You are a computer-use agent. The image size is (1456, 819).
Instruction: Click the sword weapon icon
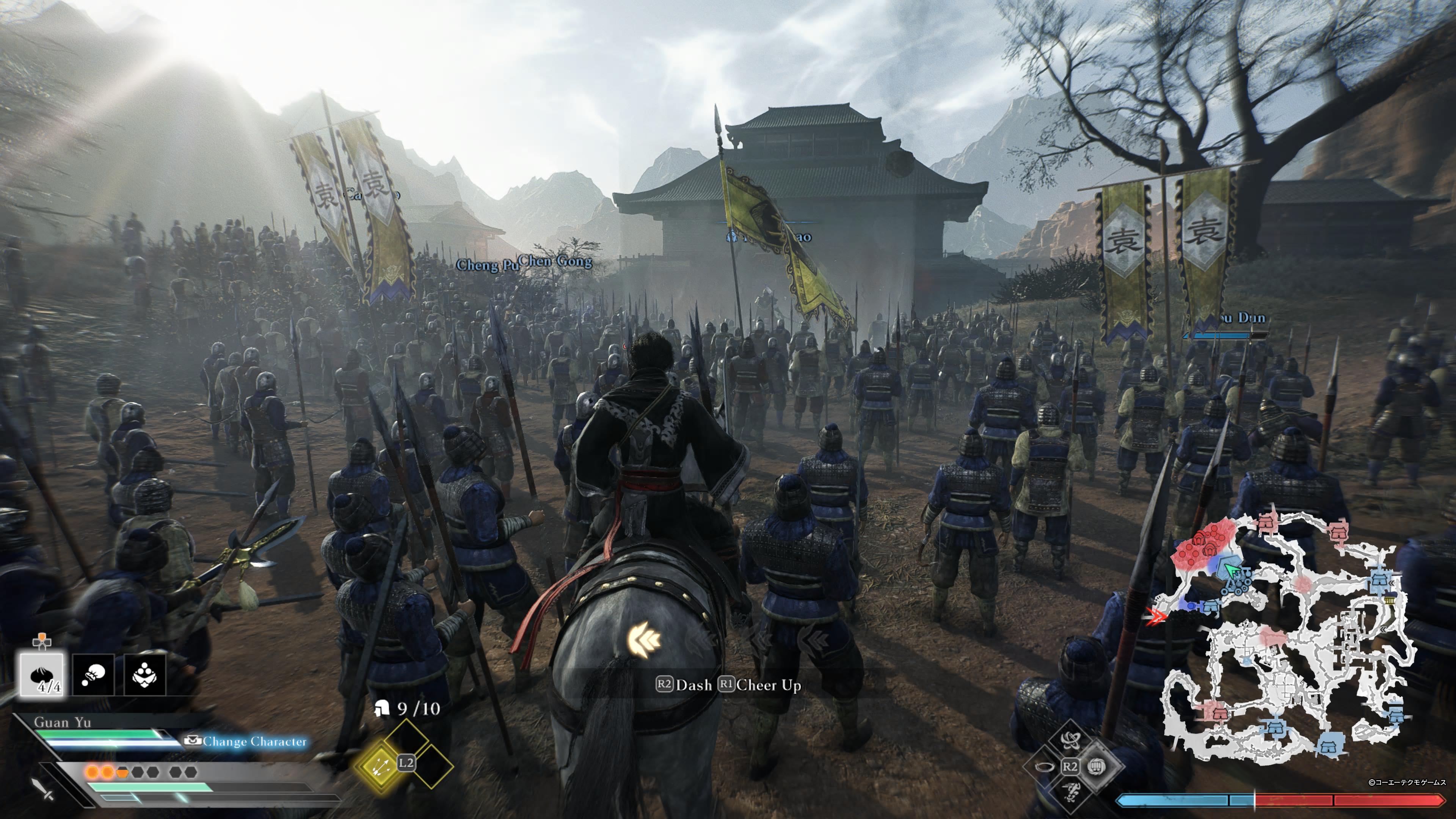[x=42, y=788]
